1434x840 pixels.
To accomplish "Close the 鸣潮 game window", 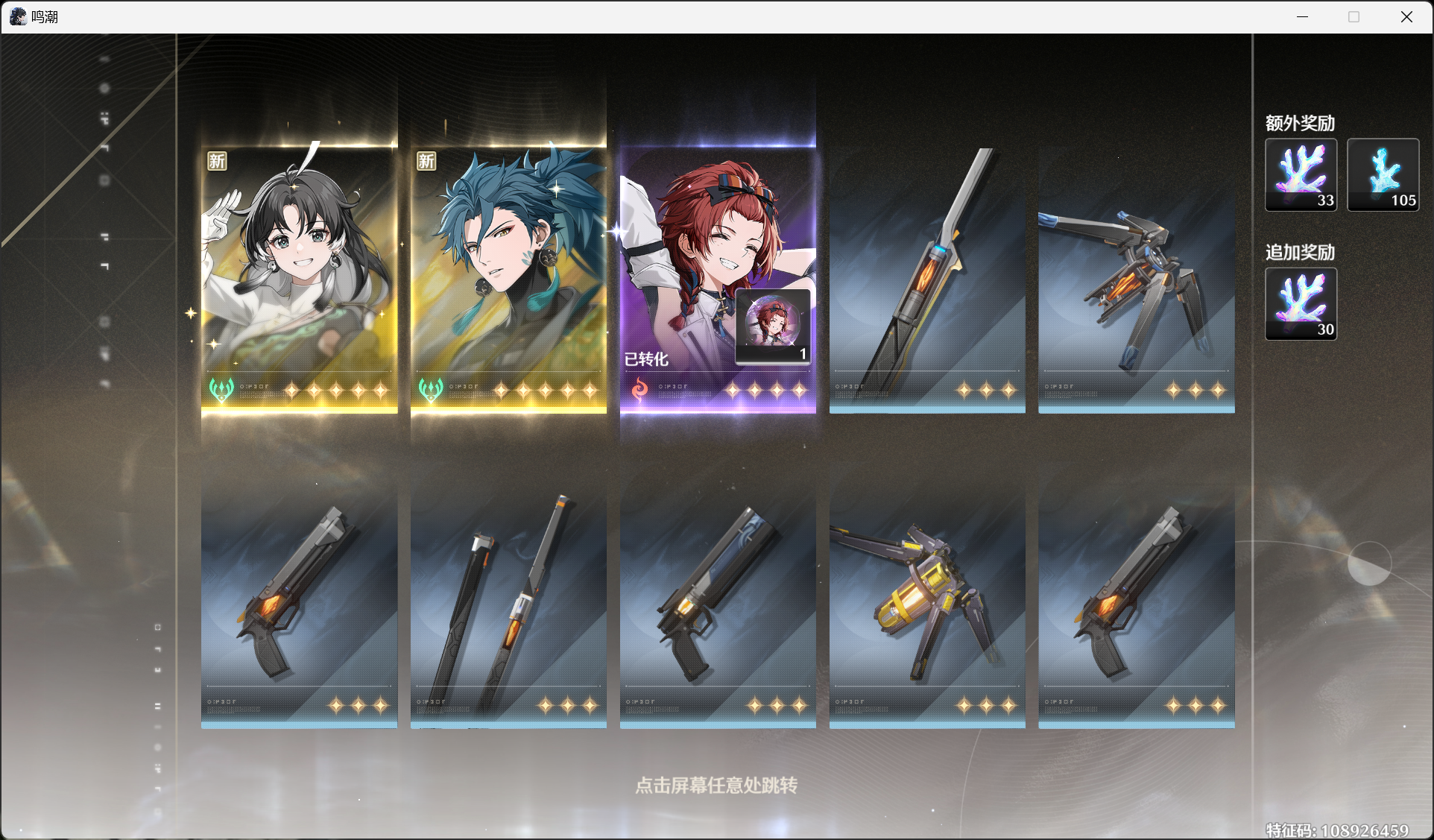I will click(1406, 16).
